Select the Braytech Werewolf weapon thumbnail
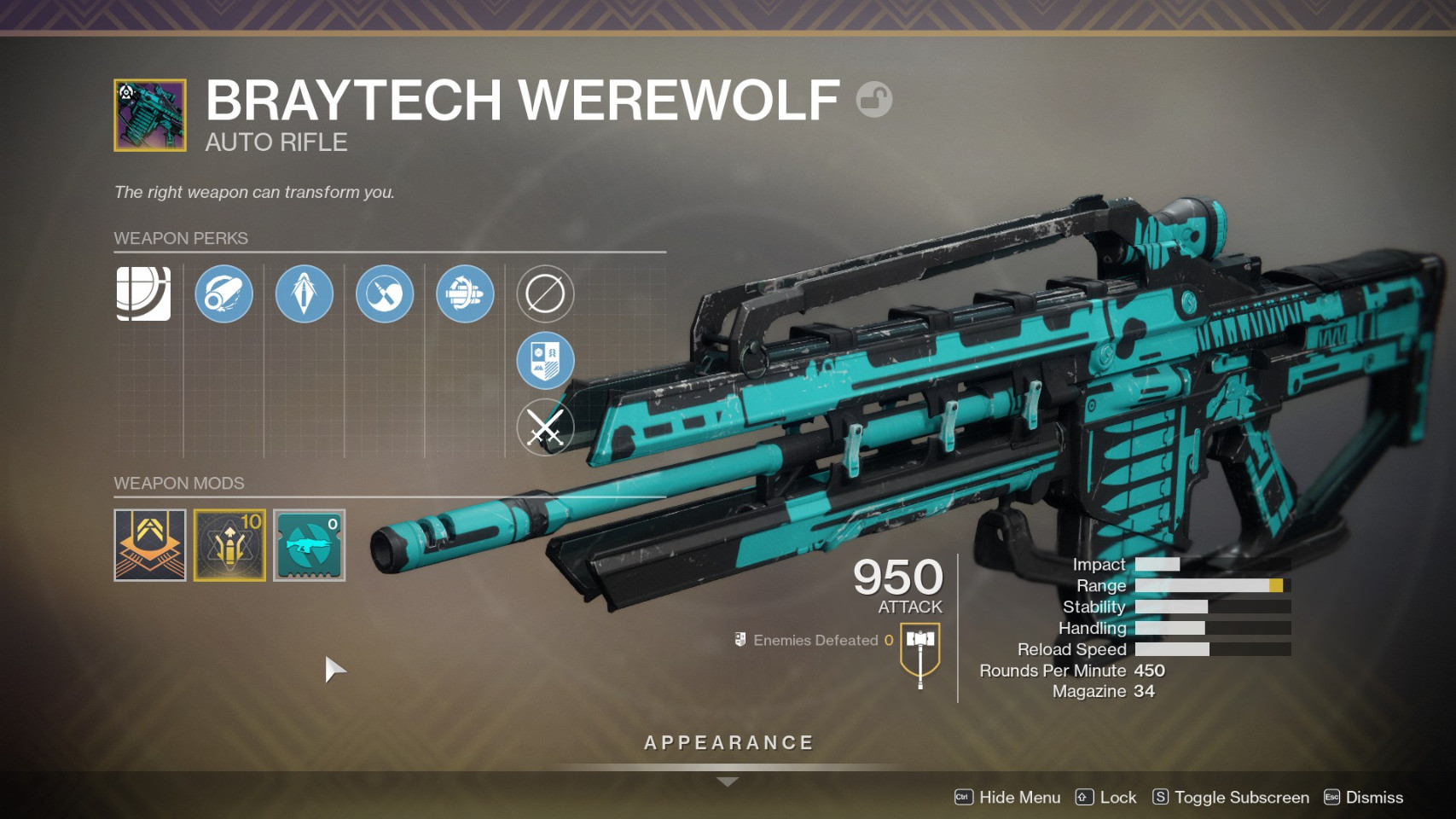Image resolution: width=1456 pixels, height=819 pixels. click(x=150, y=115)
